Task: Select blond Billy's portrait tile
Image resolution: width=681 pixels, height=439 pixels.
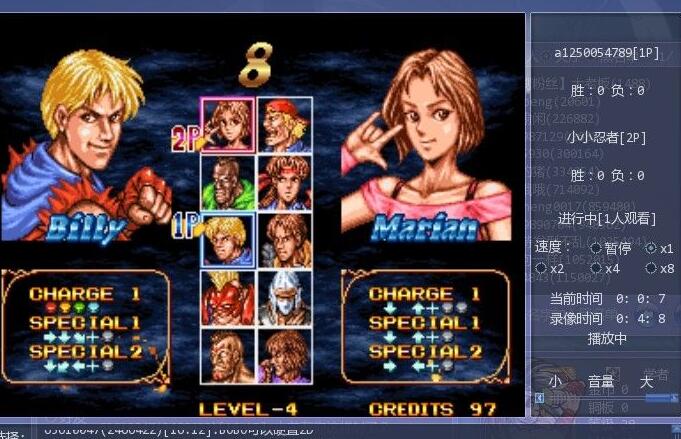Action: (x=227, y=240)
